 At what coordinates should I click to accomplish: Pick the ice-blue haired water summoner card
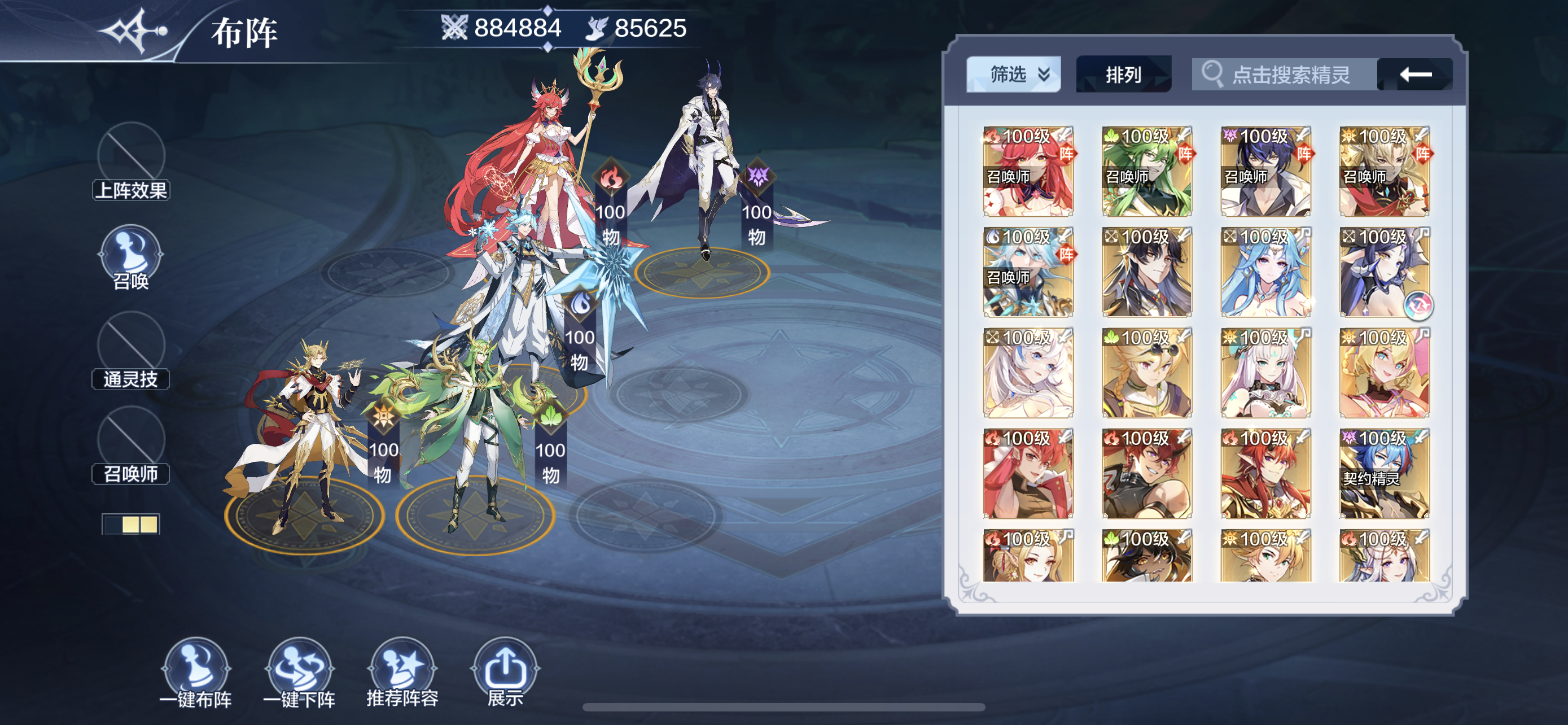1028,272
